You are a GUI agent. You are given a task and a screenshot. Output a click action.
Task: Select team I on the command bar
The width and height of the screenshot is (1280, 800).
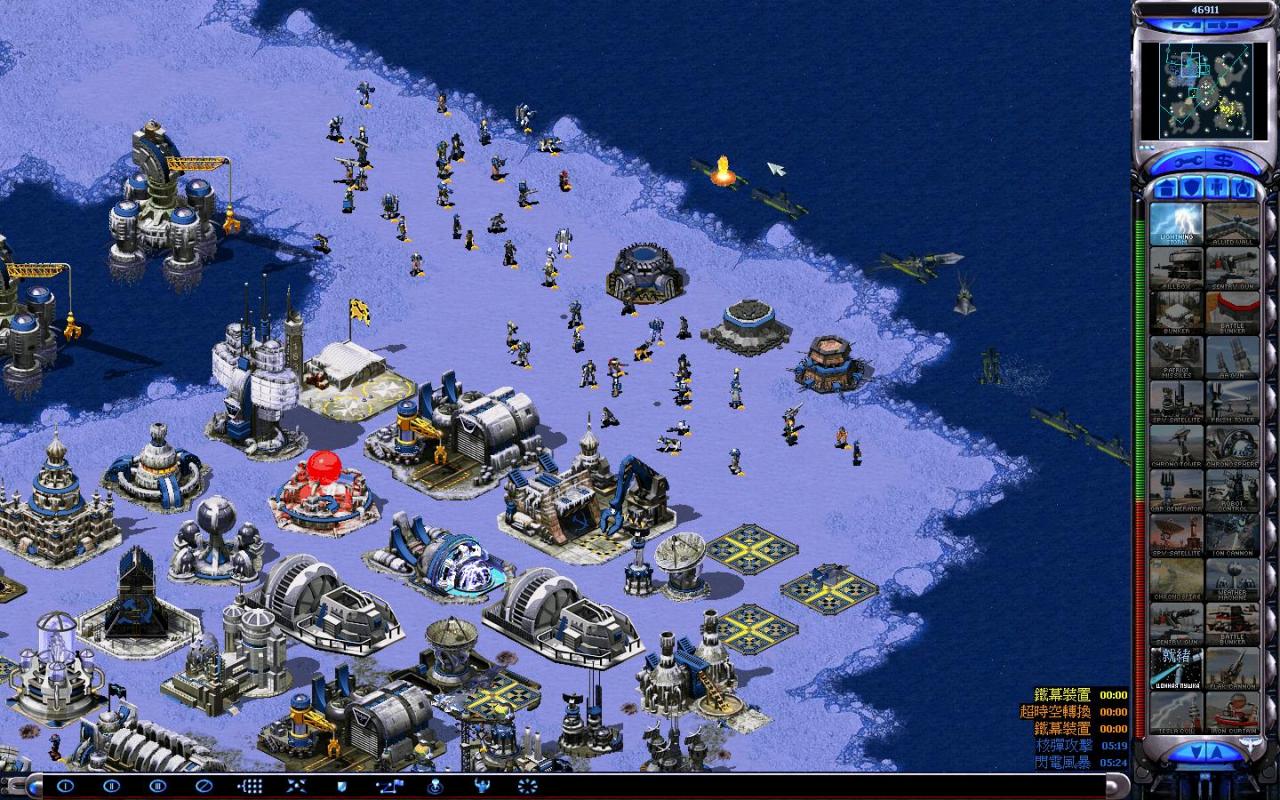[x=65, y=786]
